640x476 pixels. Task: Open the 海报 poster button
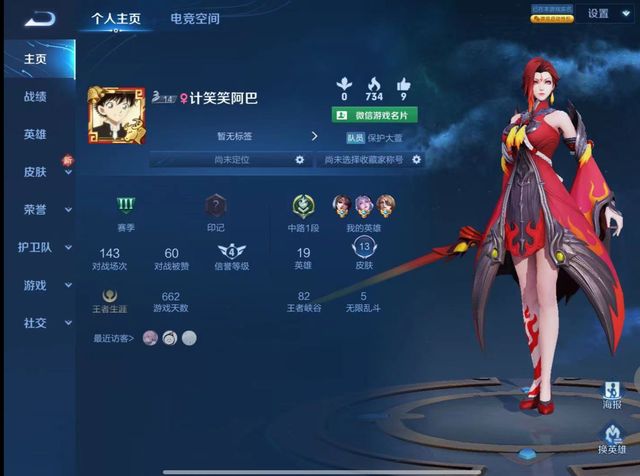[611, 395]
